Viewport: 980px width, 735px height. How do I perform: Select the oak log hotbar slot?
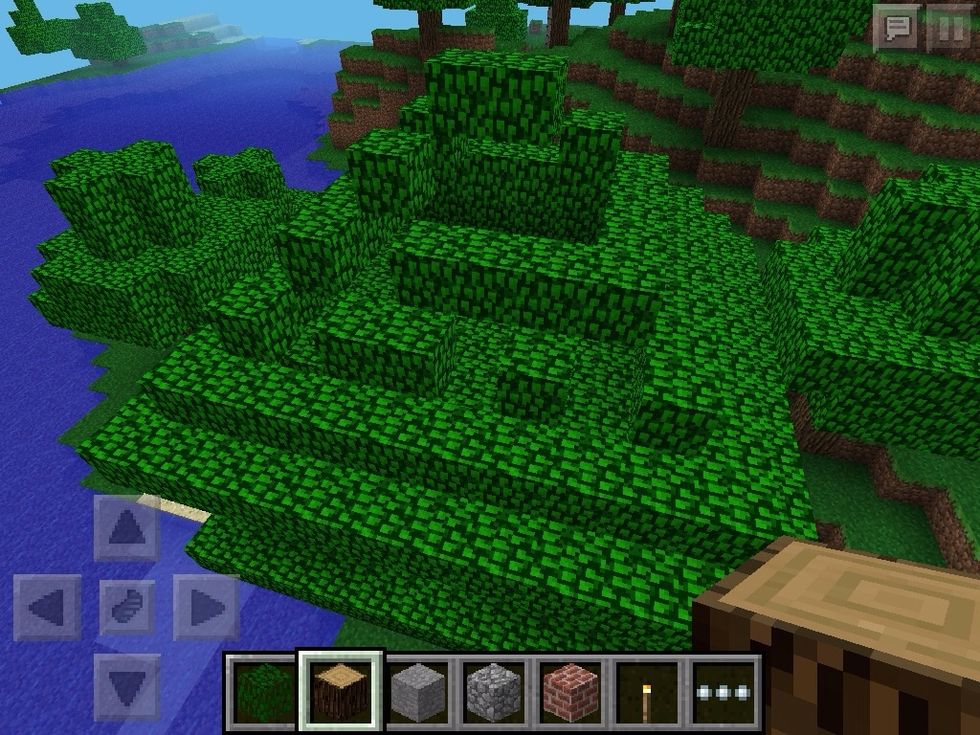341,691
